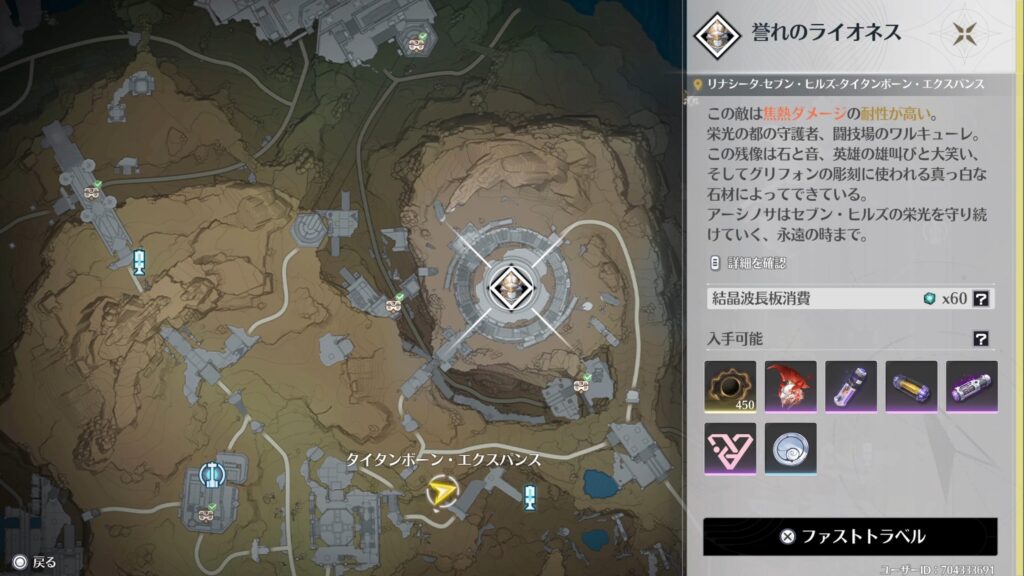Select the yellow player arrow marker
This screenshot has width=1024, height=576.
[x=440, y=491]
